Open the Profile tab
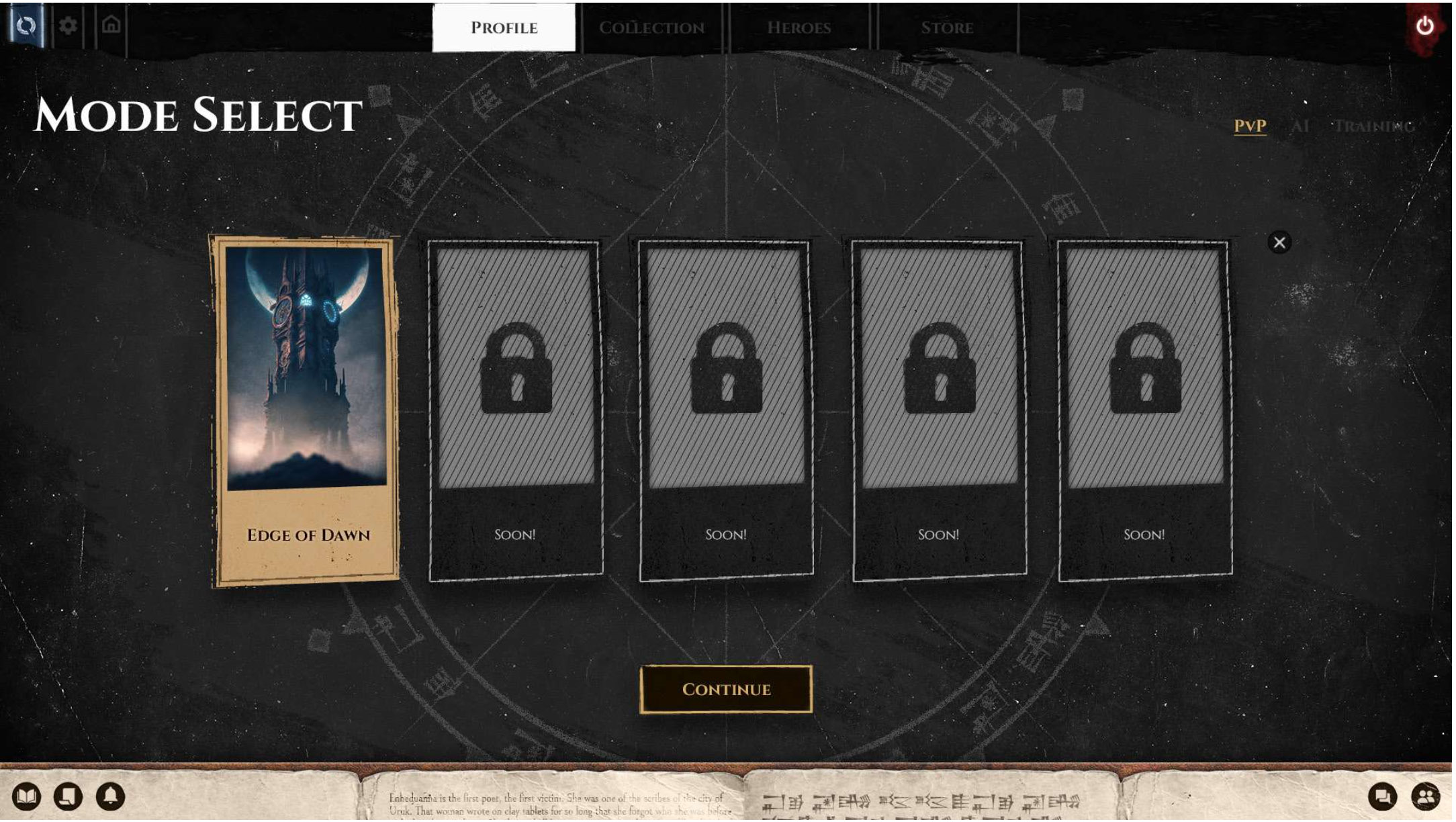This screenshot has height=822, width=1456. tap(504, 28)
